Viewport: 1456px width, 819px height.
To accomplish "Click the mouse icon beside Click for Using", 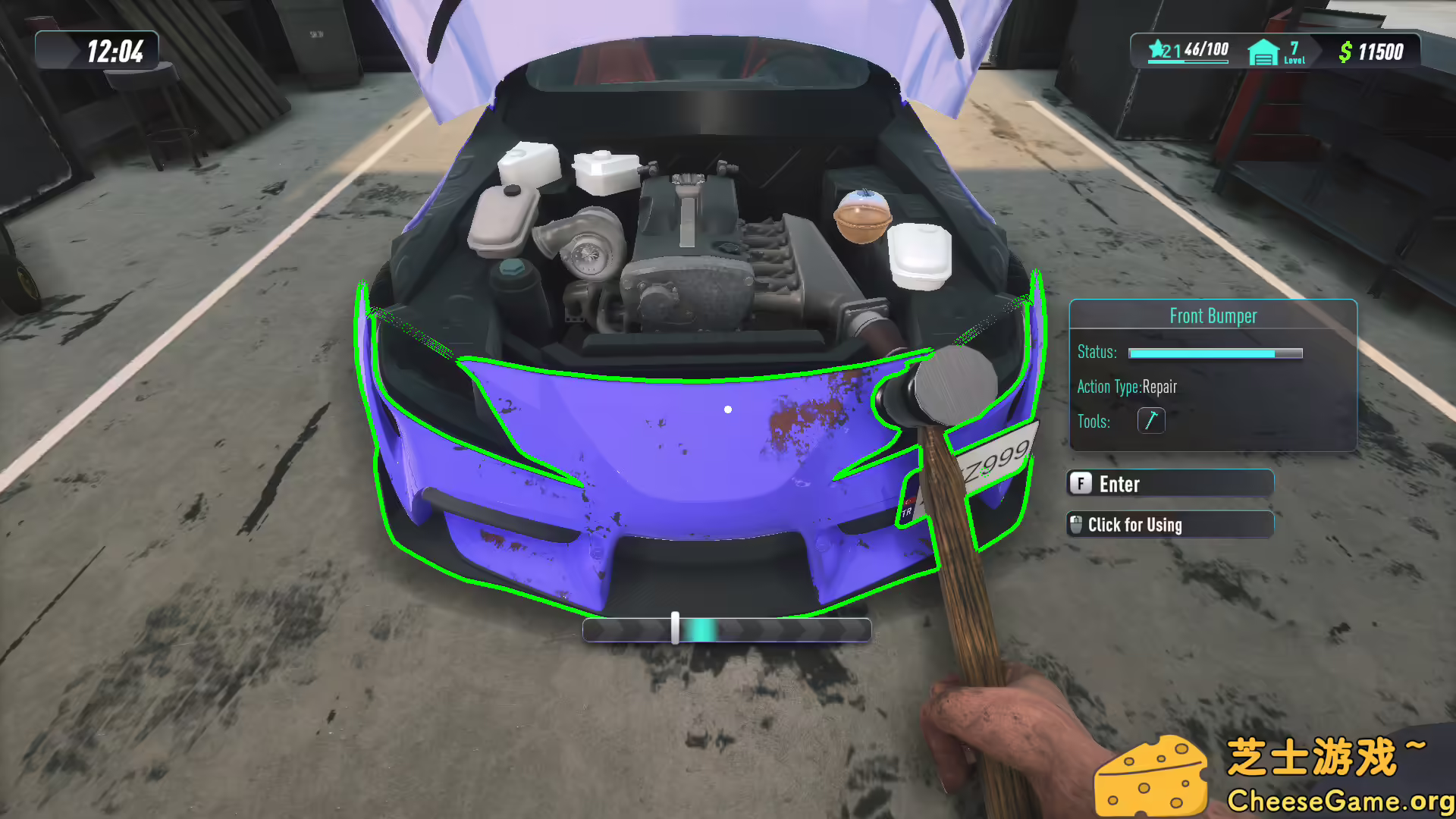I will point(1078,524).
